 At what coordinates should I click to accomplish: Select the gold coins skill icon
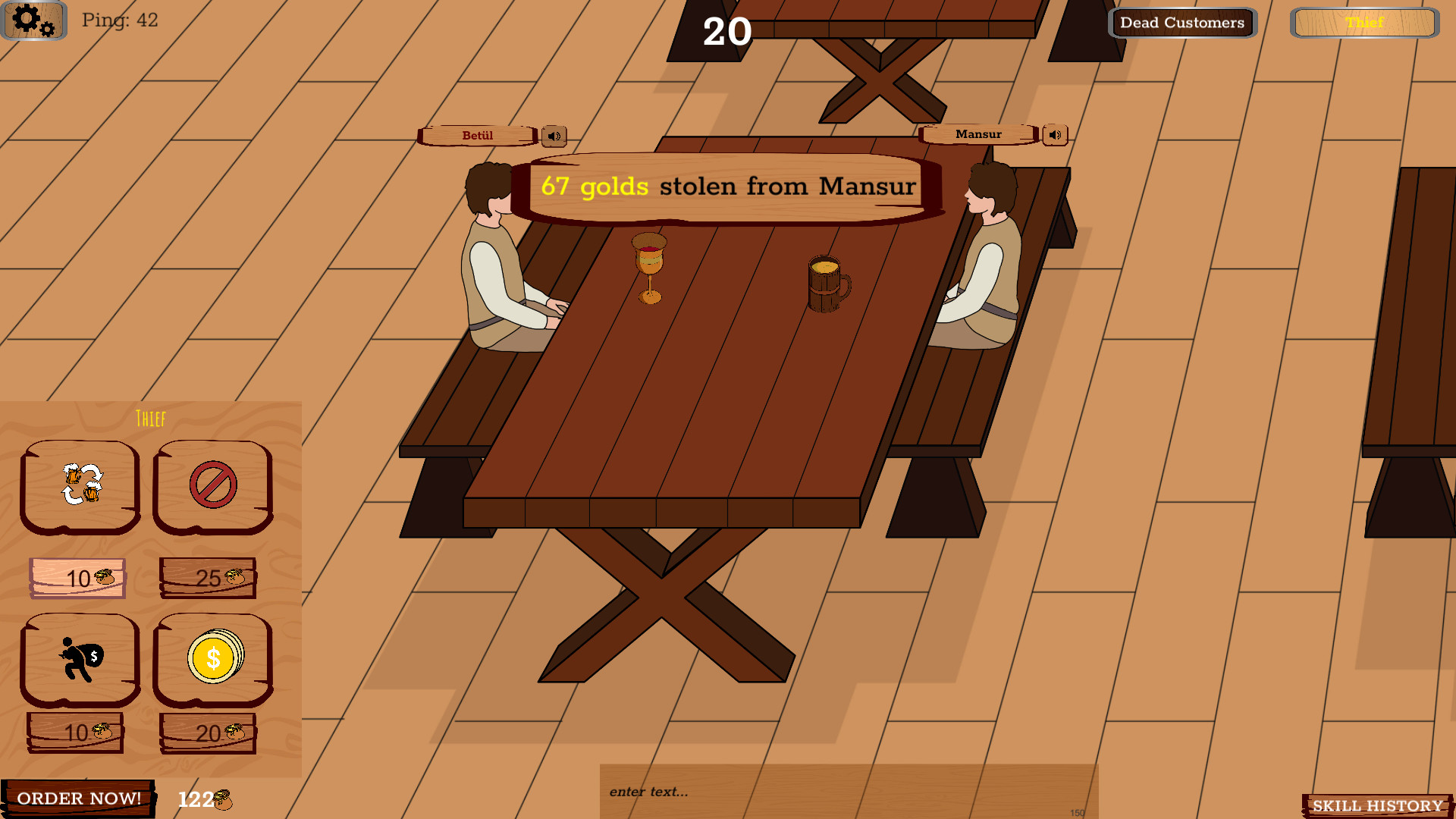[x=212, y=660]
